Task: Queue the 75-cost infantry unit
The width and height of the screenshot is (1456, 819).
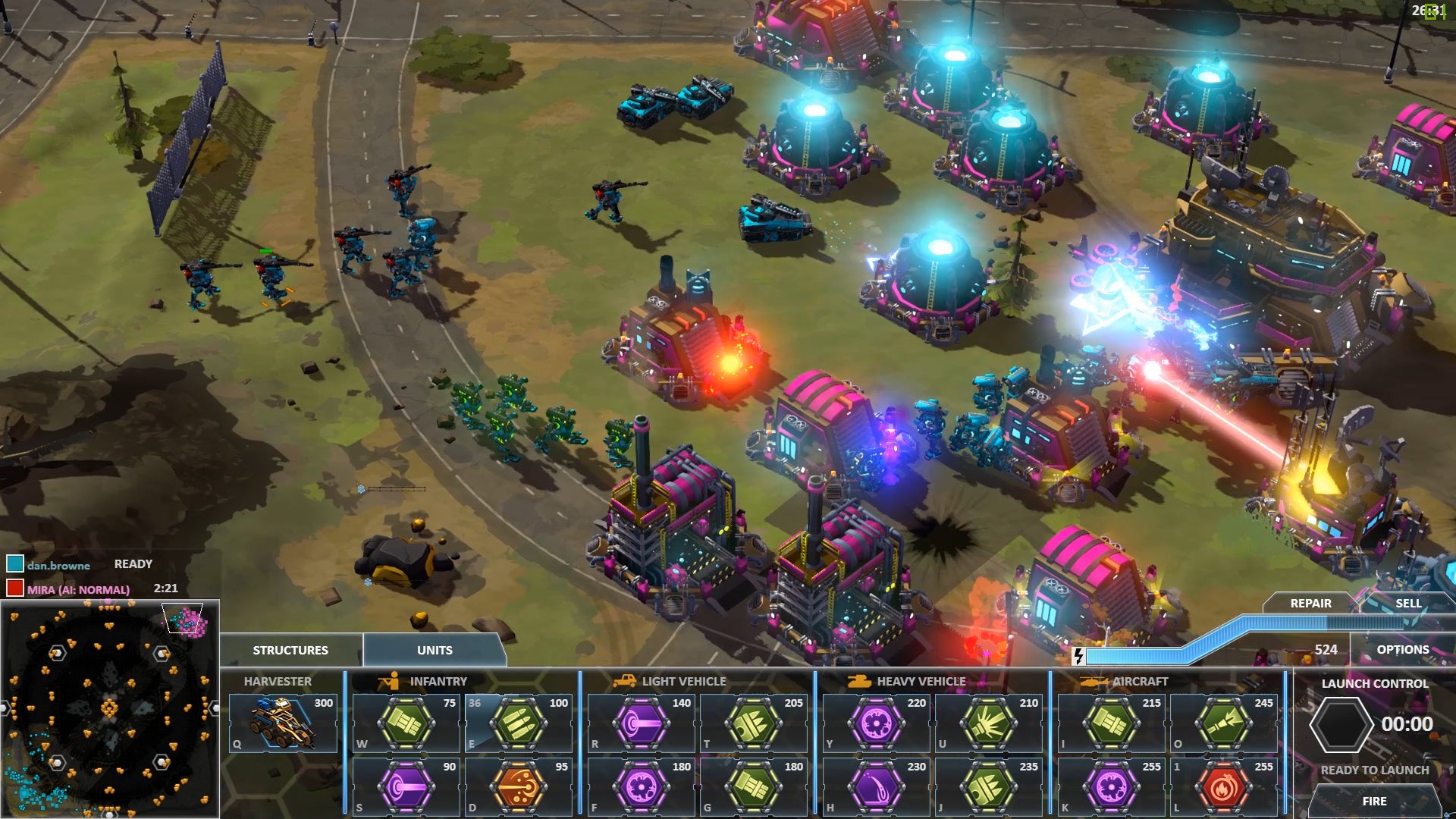Action: click(x=406, y=723)
